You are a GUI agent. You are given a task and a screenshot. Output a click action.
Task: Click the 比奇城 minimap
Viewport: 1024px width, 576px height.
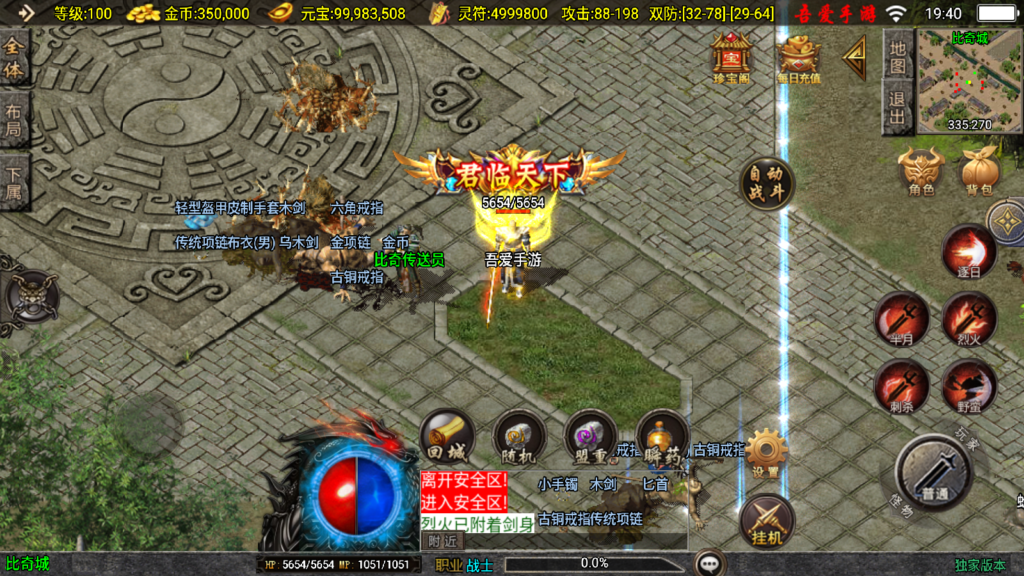(956, 80)
